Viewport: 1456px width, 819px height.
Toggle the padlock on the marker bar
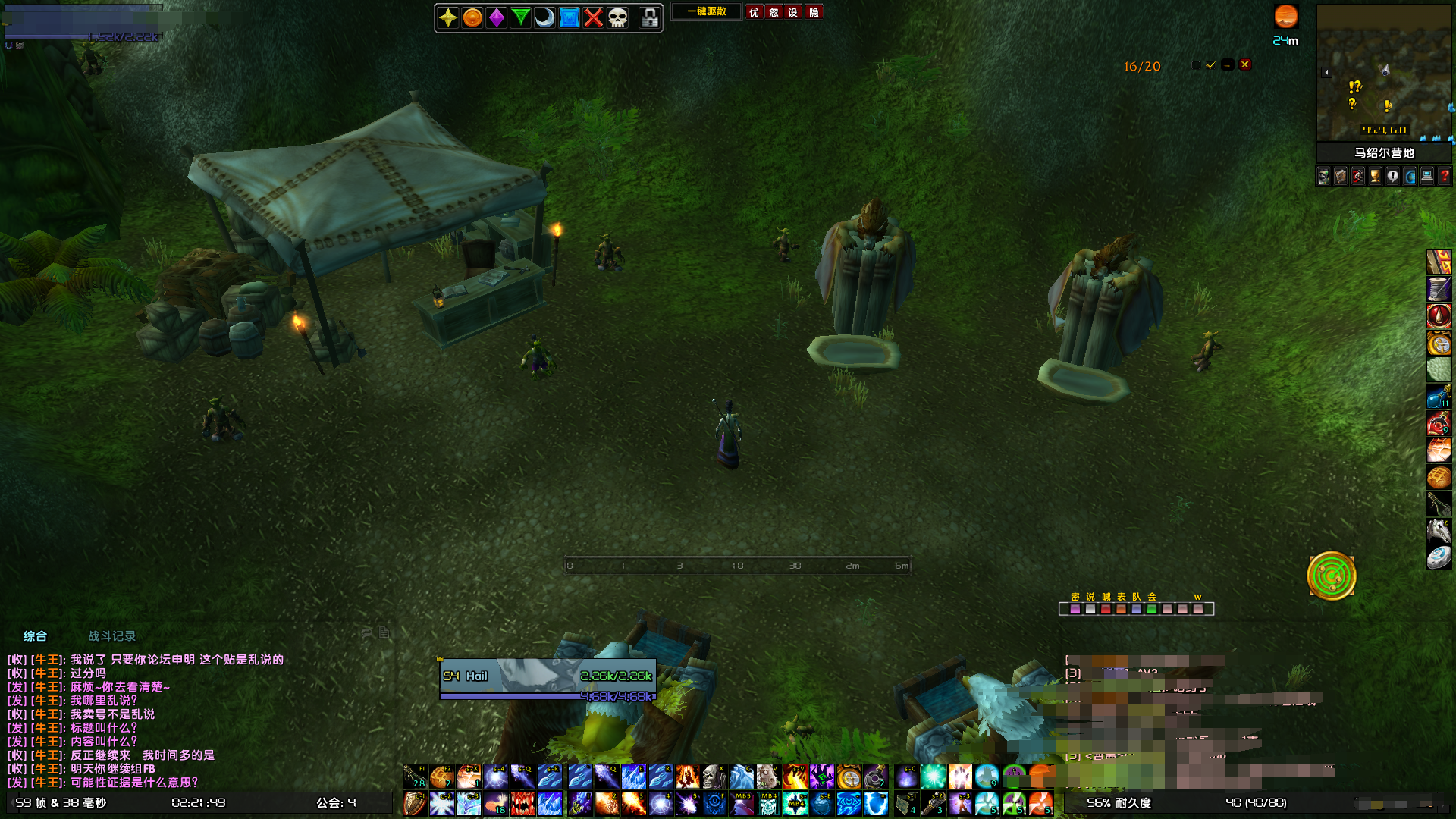point(649,18)
